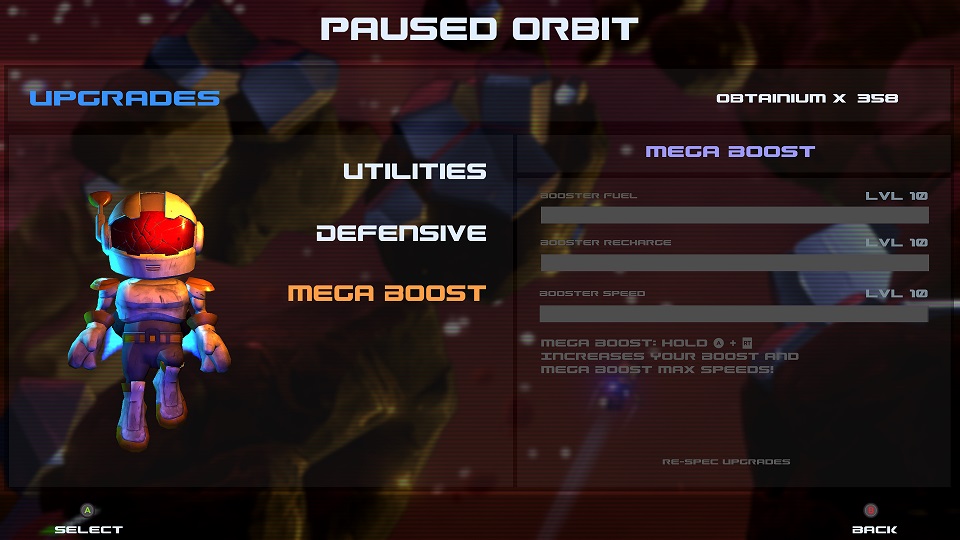Image resolution: width=960 pixels, height=540 pixels.
Task: Open the Utilities upgrade category
Action: 414,171
